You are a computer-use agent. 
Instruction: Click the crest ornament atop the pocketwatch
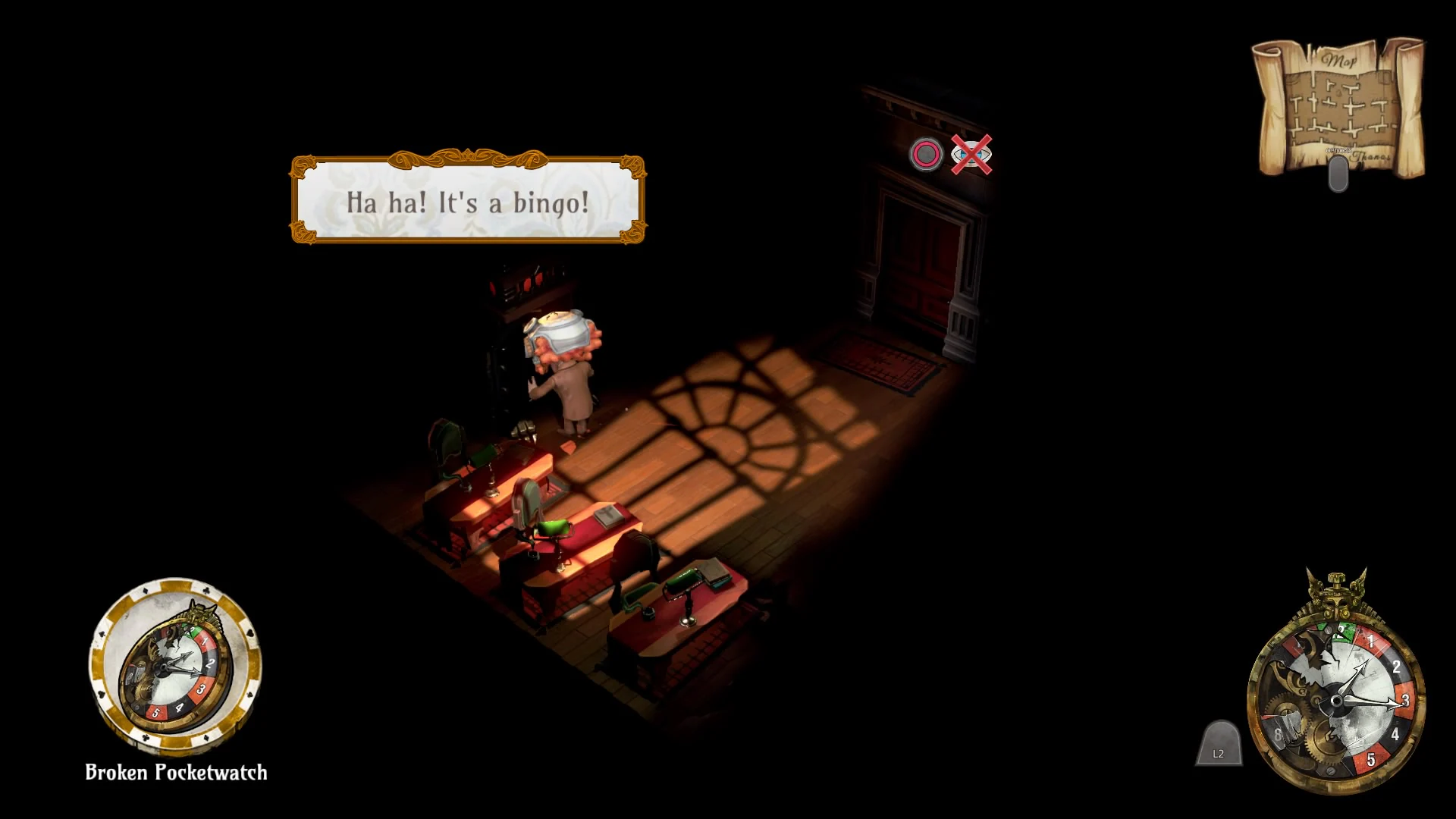(x=1336, y=597)
